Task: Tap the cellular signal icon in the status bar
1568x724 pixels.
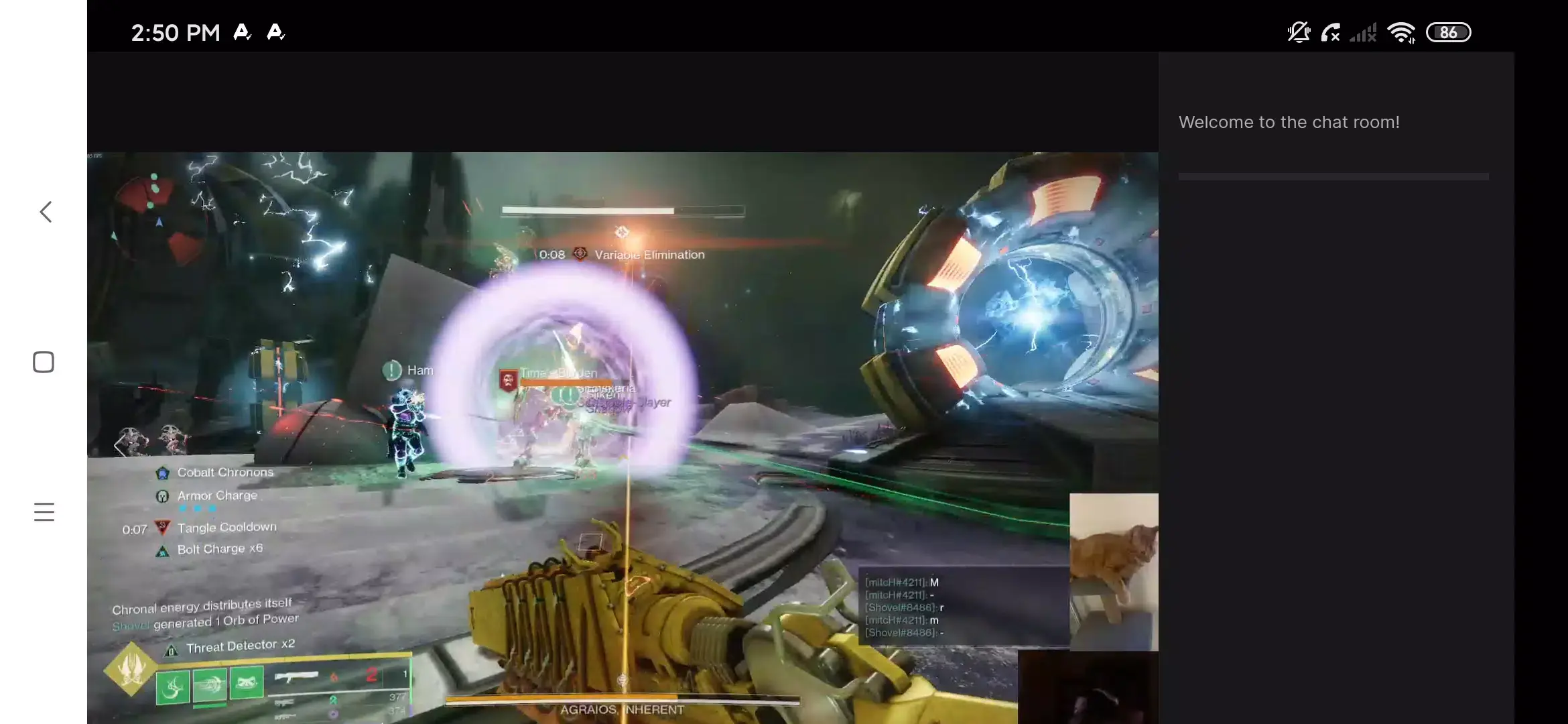Action: 1363,32
